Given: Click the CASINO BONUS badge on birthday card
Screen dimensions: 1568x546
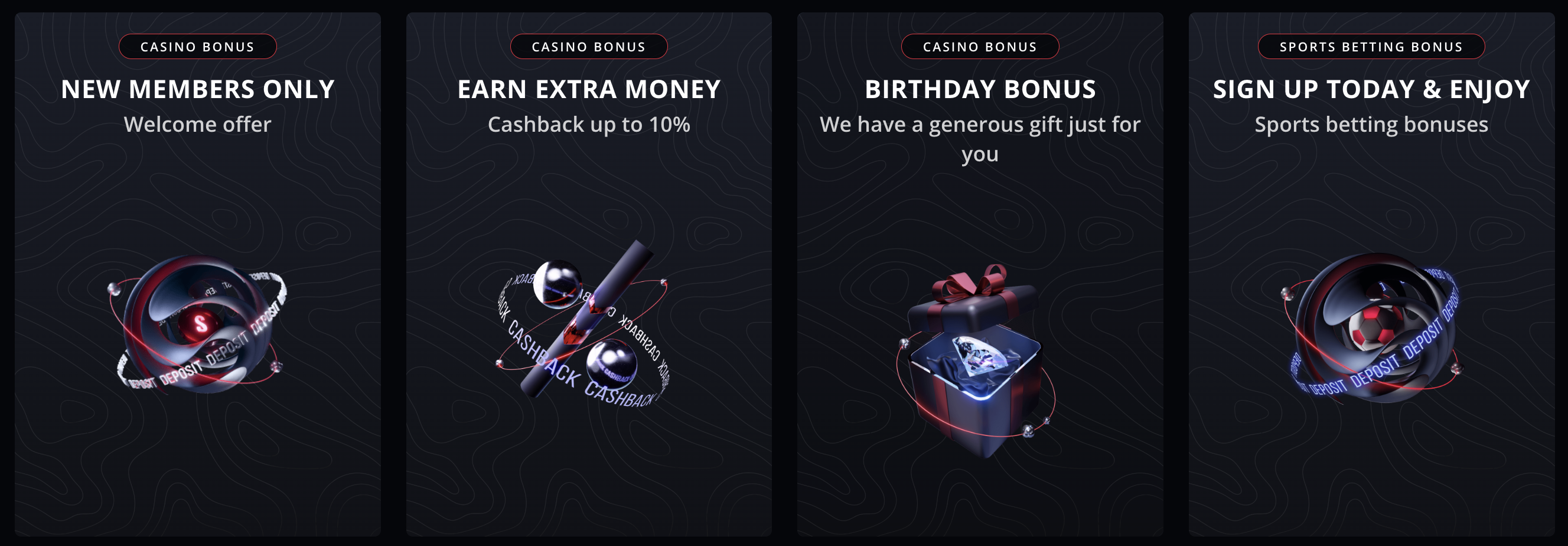Looking at the screenshot, I should point(979,47).
